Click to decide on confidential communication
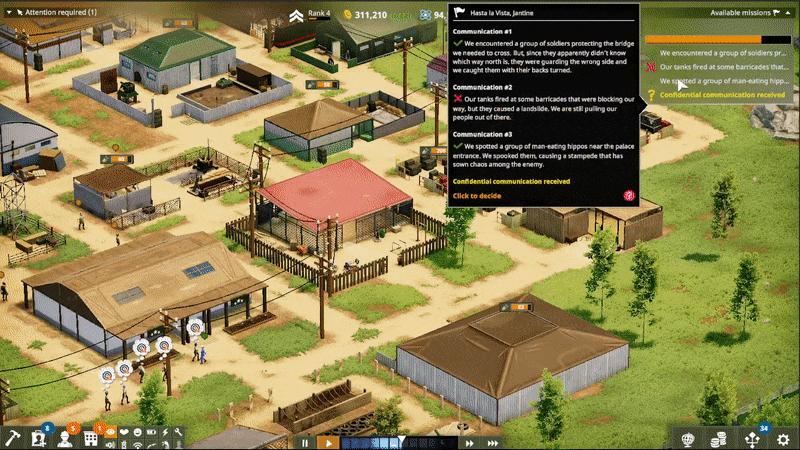 click(477, 196)
